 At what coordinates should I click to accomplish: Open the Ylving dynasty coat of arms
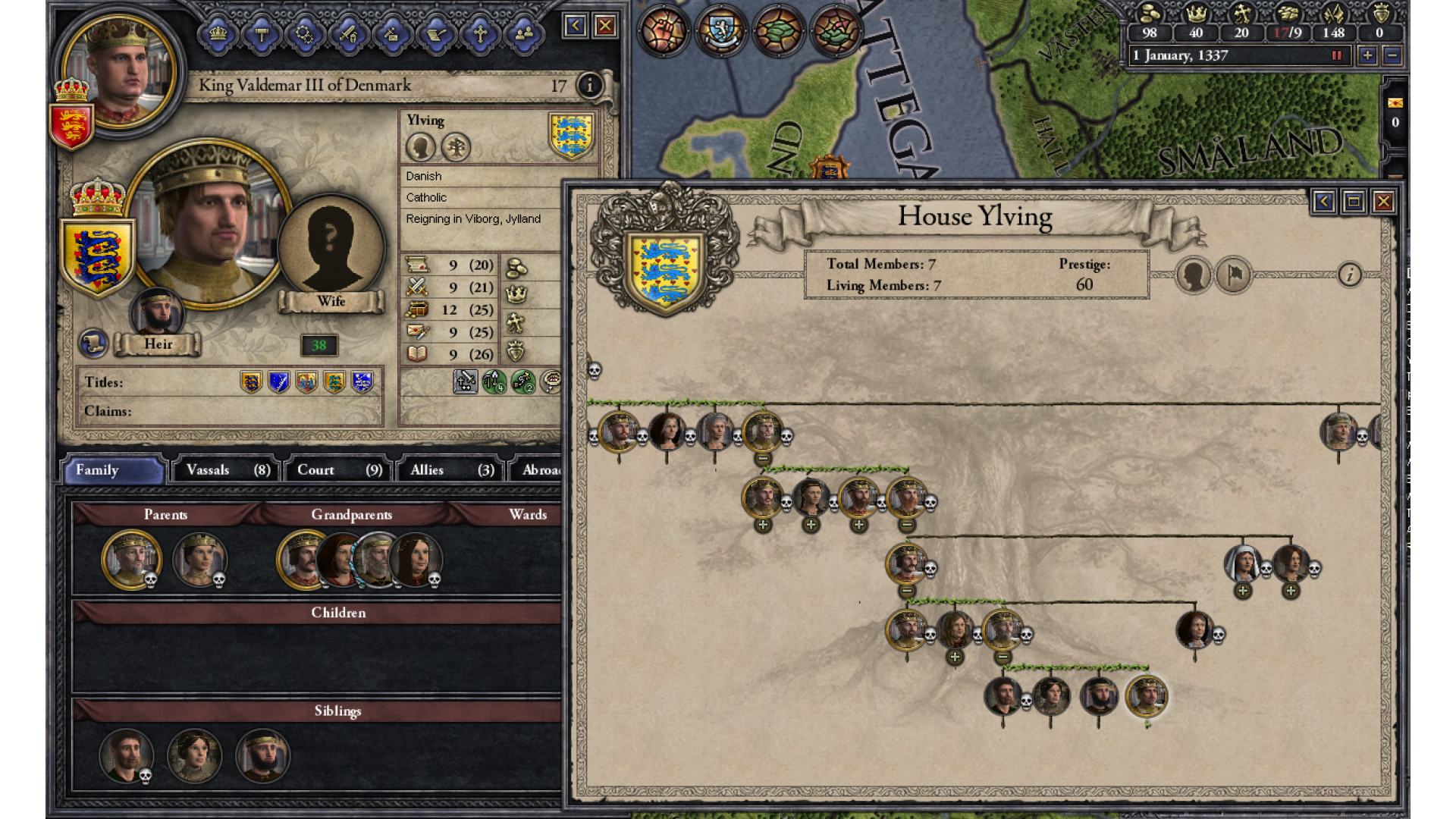(x=571, y=135)
